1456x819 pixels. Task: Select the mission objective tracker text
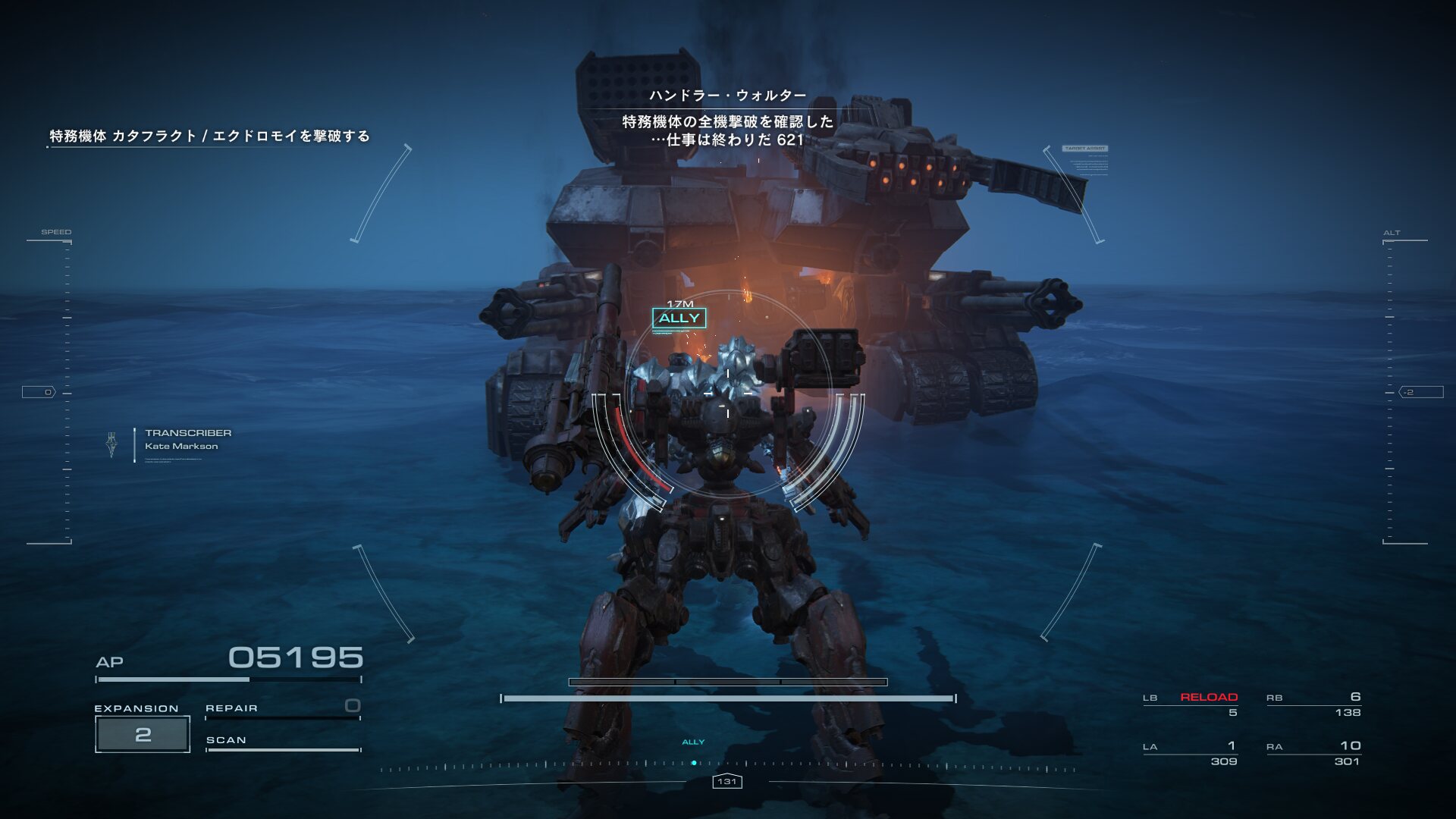tap(209, 136)
